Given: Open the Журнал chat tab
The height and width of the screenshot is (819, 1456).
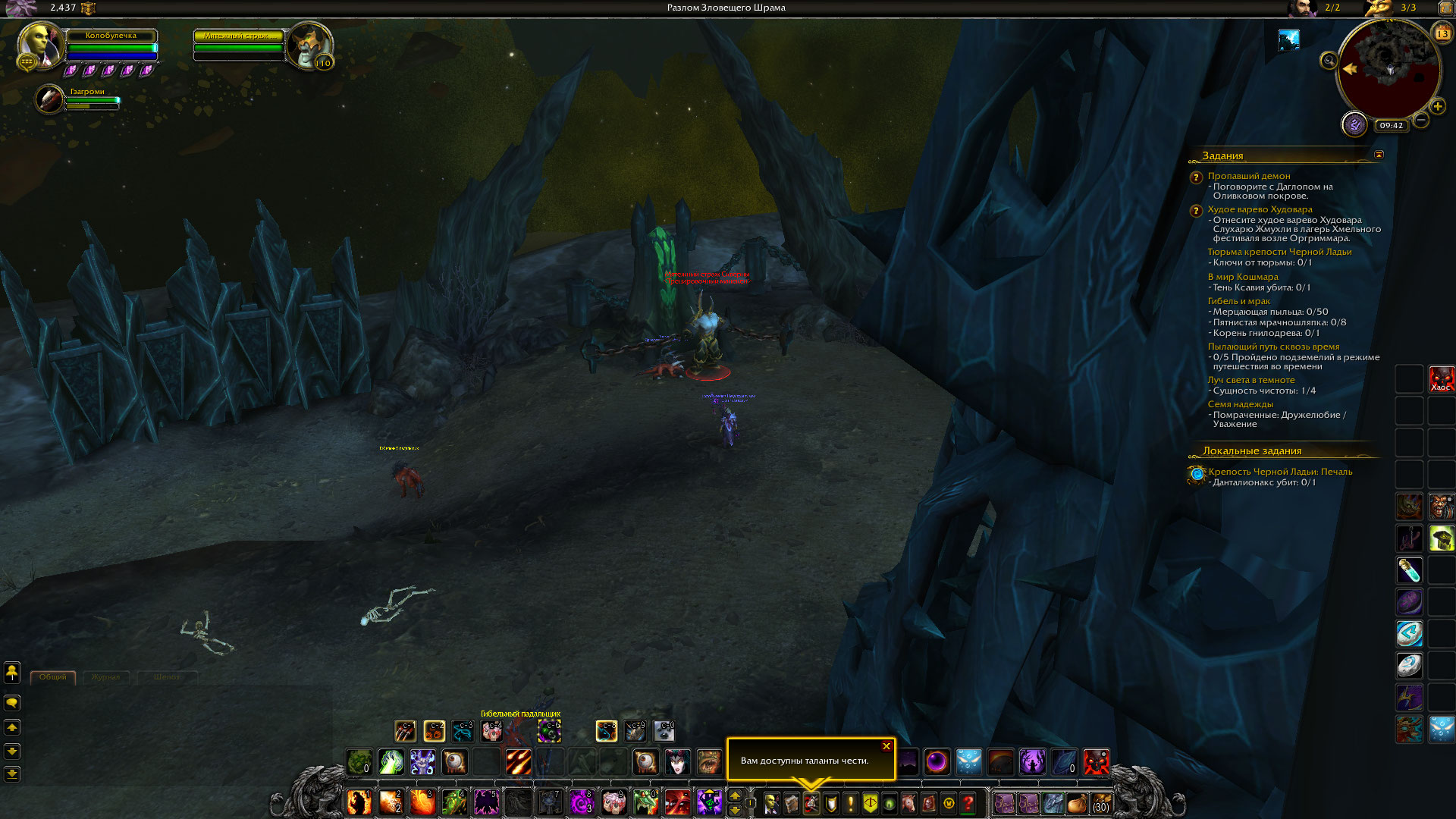Looking at the screenshot, I should 105,676.
